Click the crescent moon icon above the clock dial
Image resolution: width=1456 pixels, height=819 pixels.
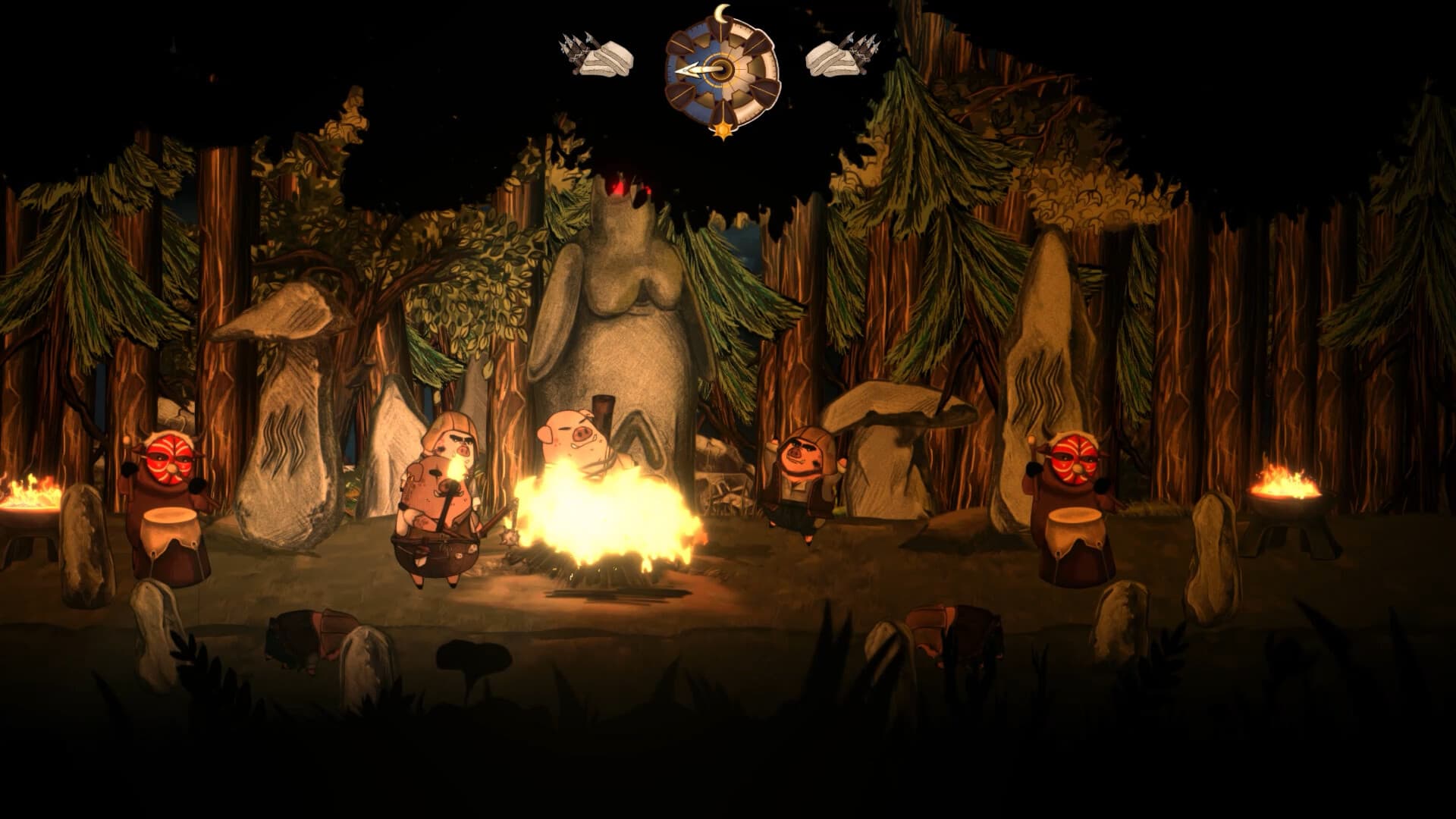click(722, 12)
